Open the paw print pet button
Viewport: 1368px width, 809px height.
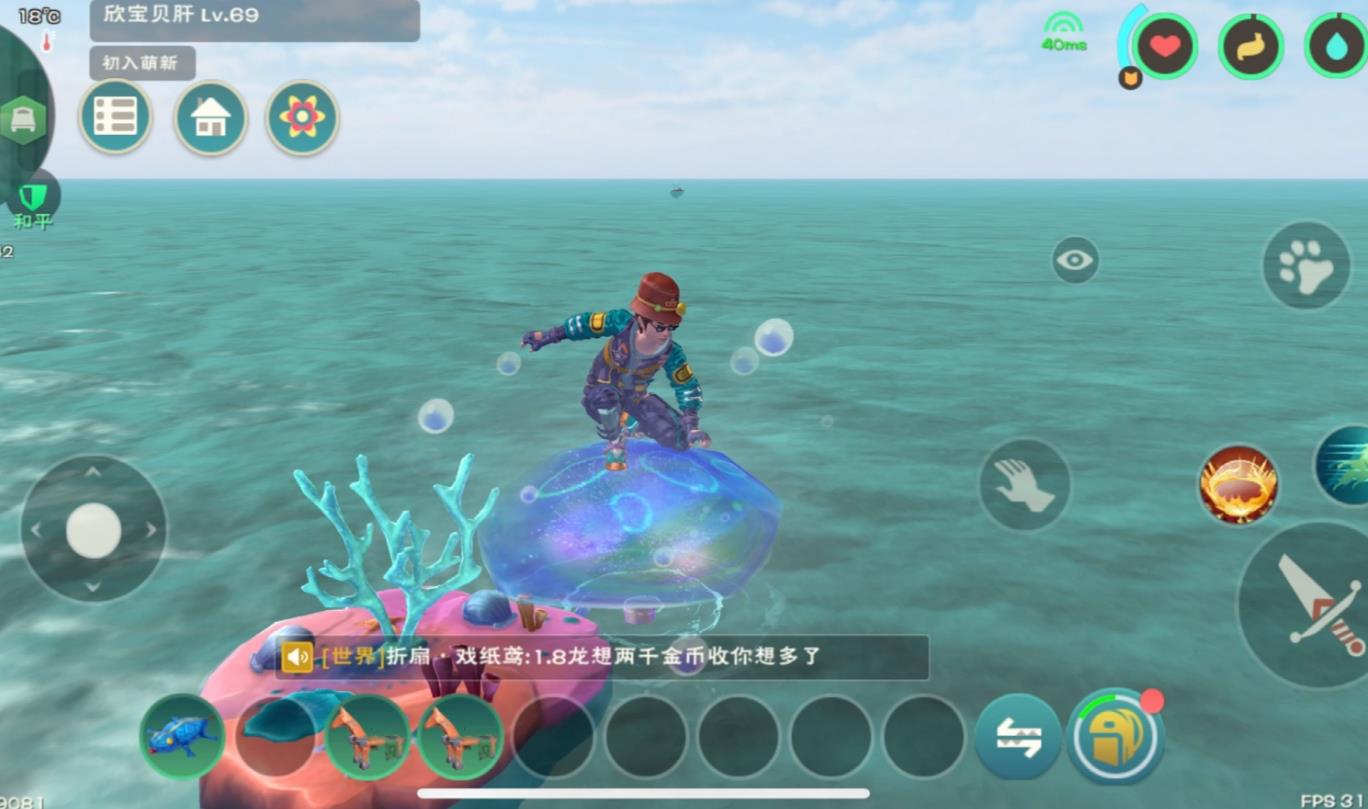pyautogui.click(x=1306, y=265)
